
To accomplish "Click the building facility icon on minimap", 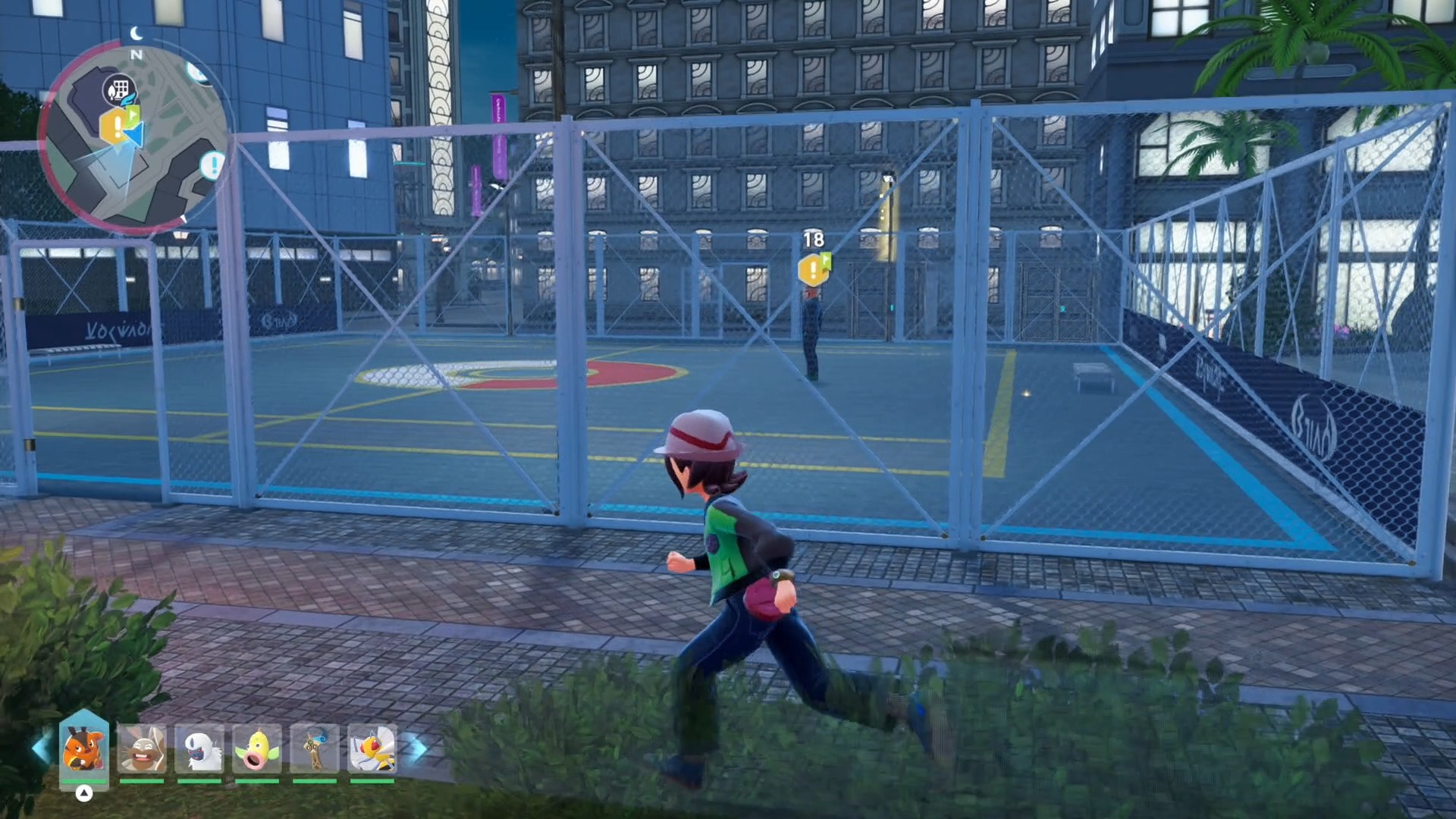I will (118, 89).
